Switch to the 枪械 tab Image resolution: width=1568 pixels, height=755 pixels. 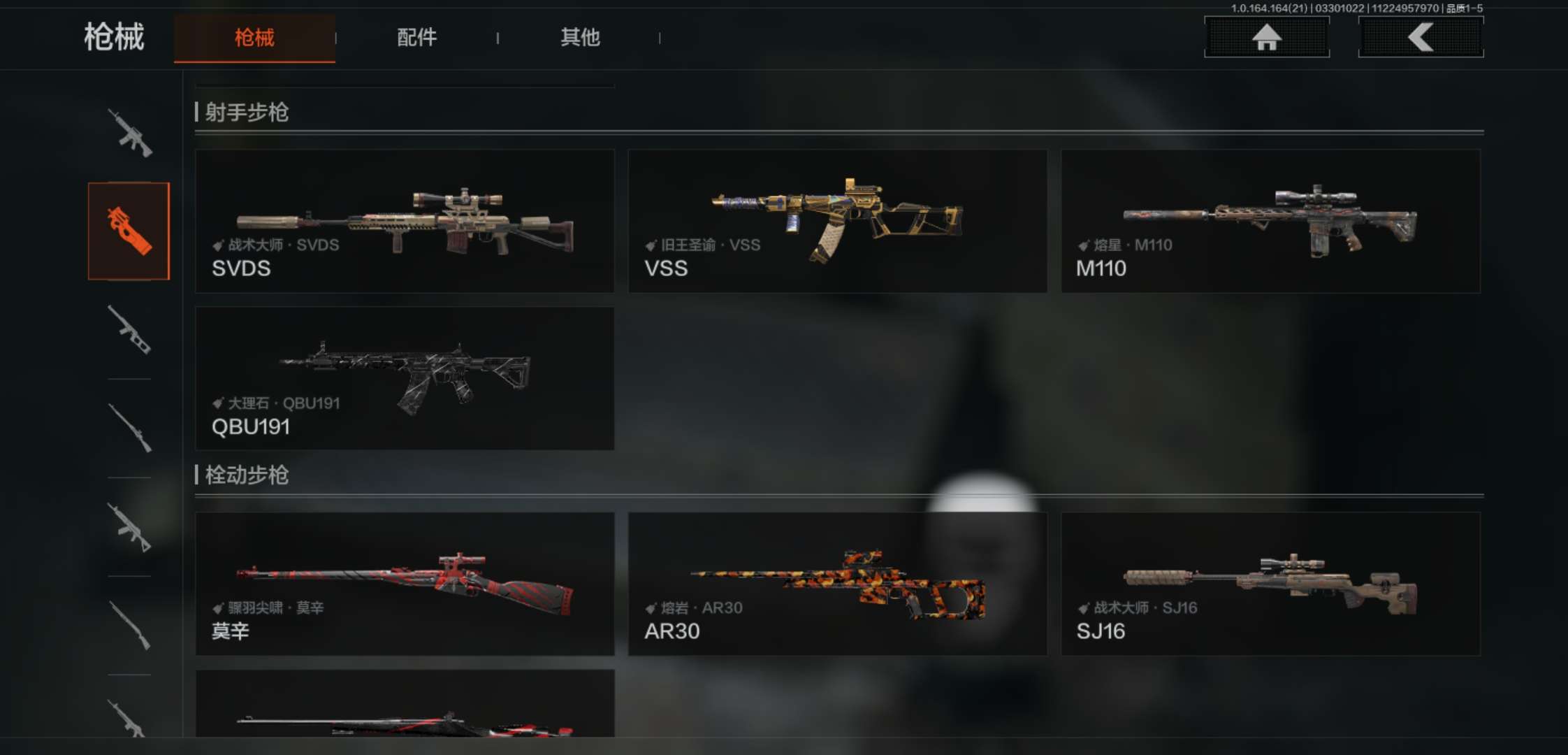click(254, 38)
